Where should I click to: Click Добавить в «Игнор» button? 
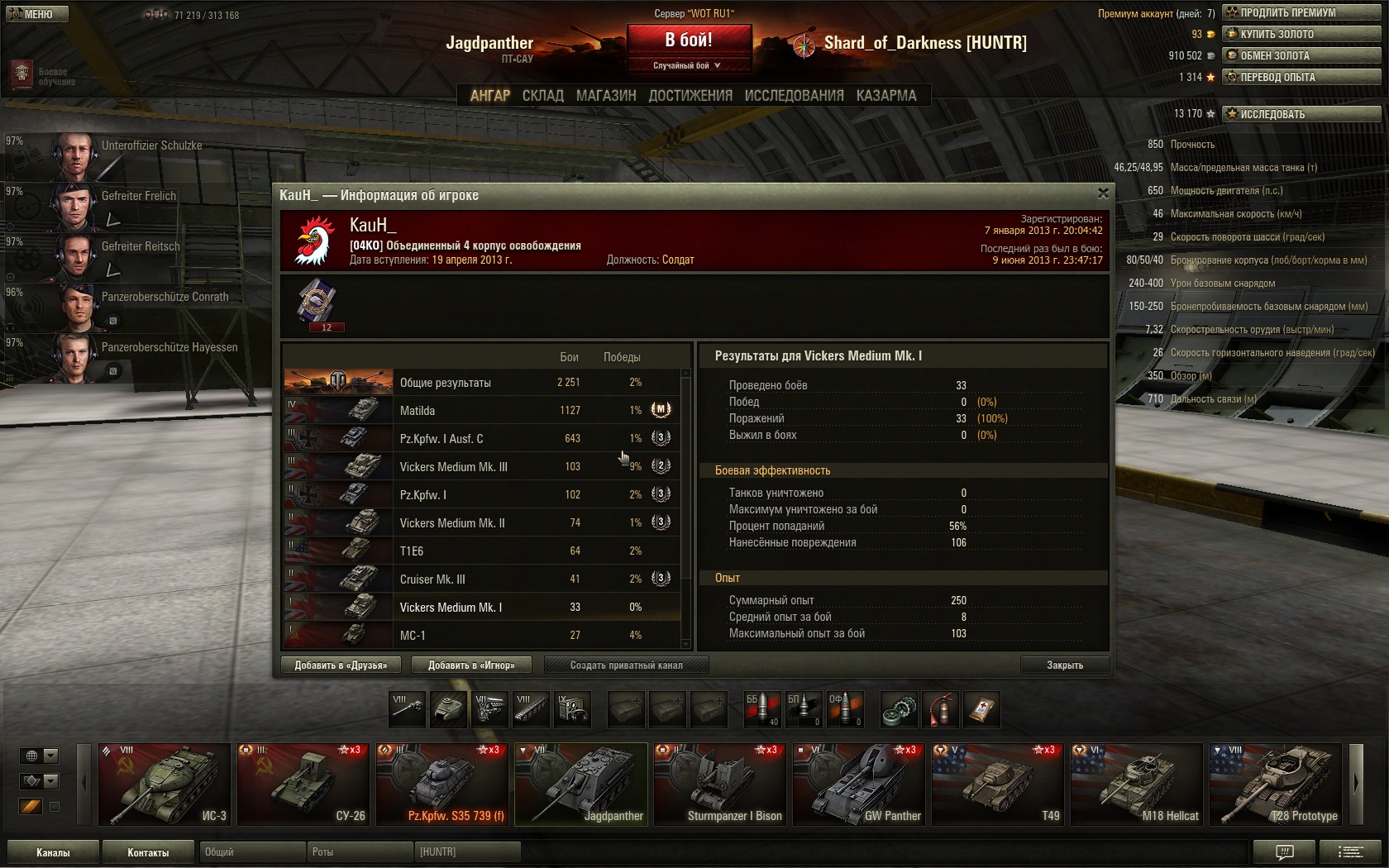tap(471, 665)
